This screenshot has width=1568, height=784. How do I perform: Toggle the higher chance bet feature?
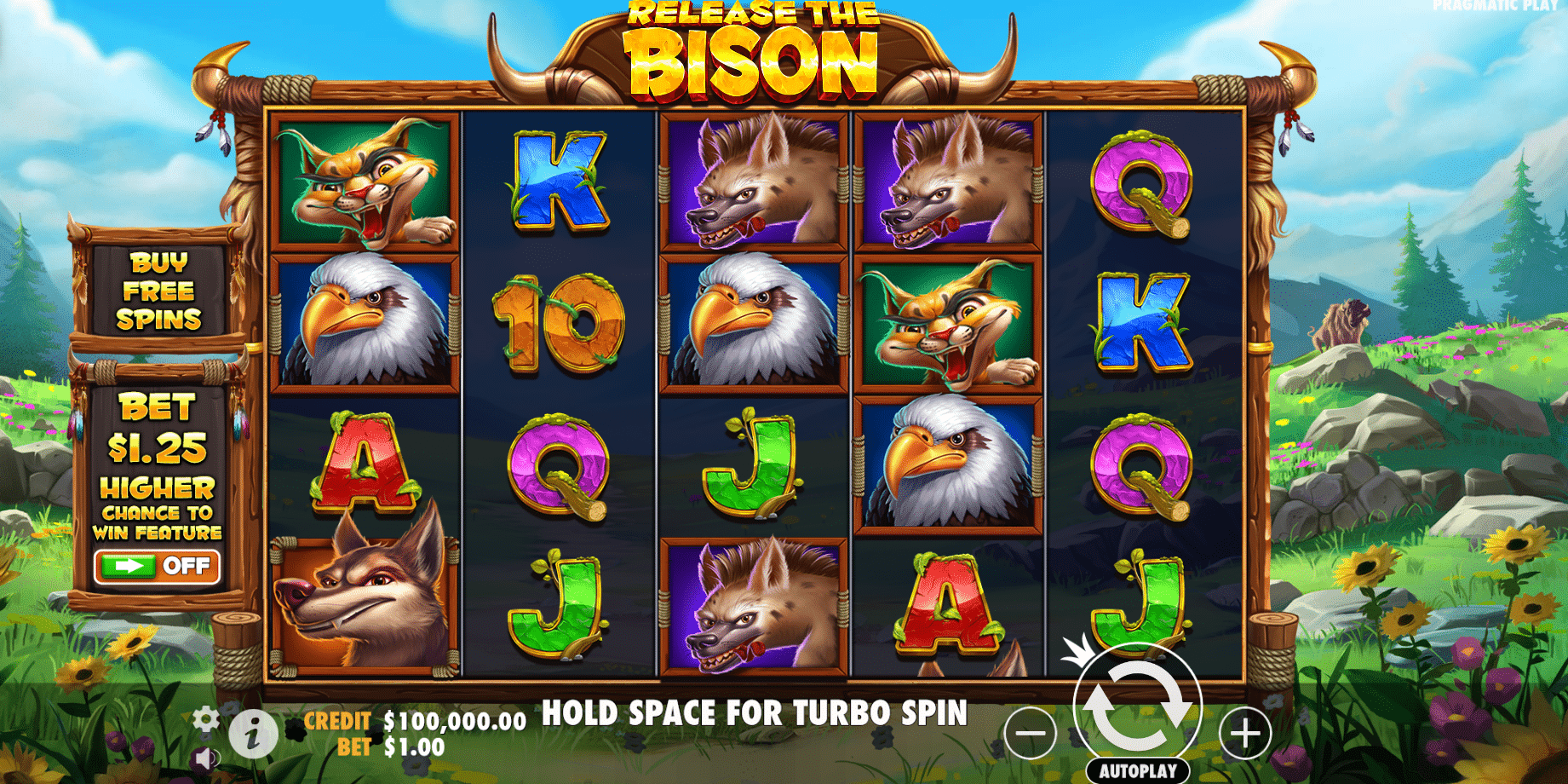coord(158,567)
